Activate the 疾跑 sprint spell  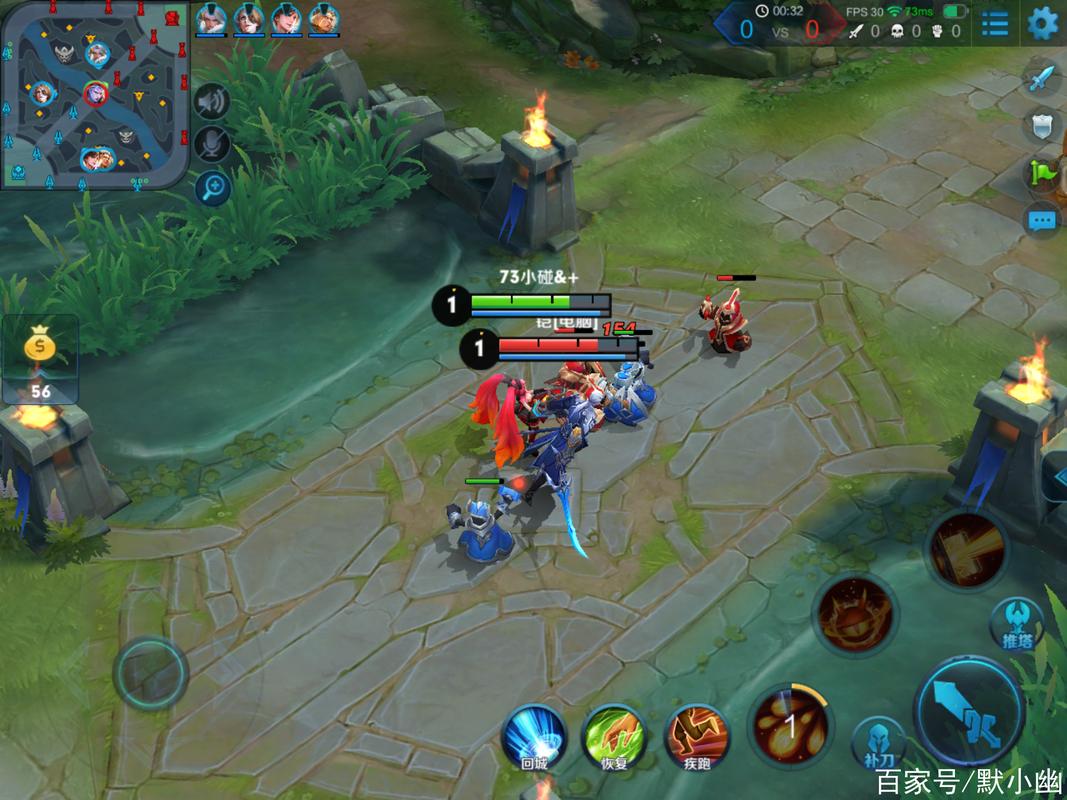pos(696,735)
